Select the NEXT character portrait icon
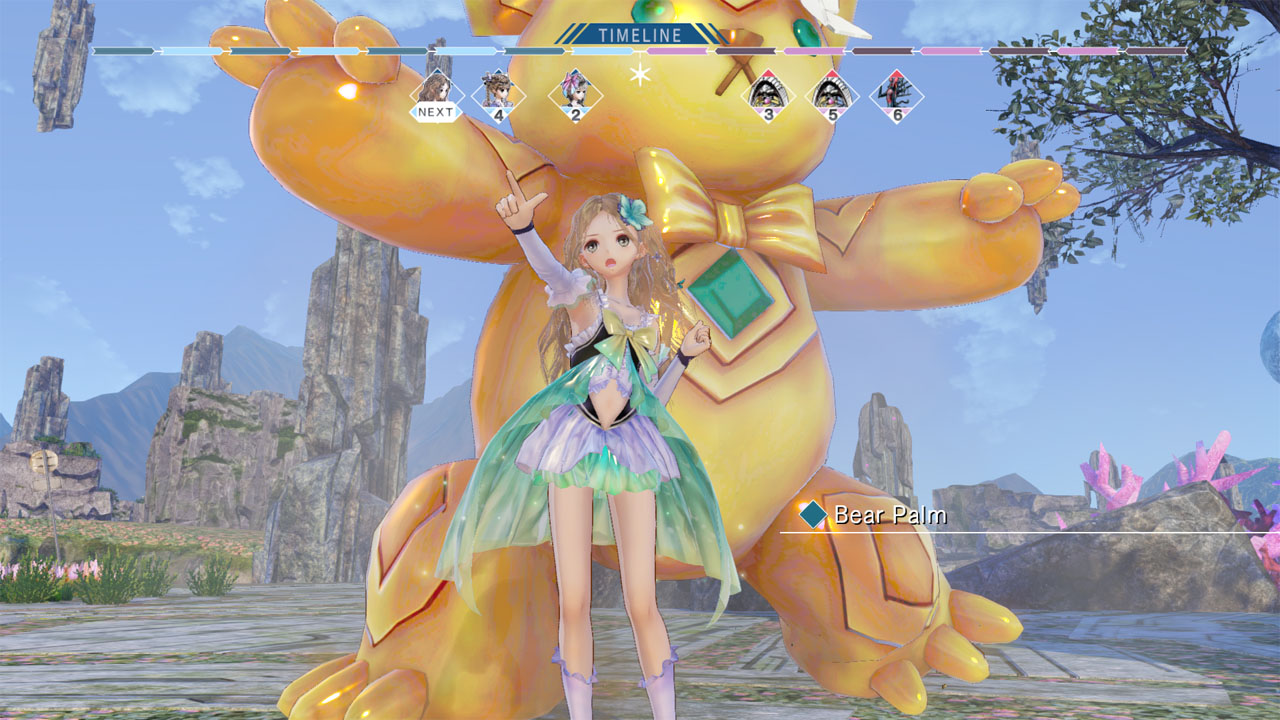This screenshot has width=1280, height=720. pyautogui.click(x=436, y=93)
